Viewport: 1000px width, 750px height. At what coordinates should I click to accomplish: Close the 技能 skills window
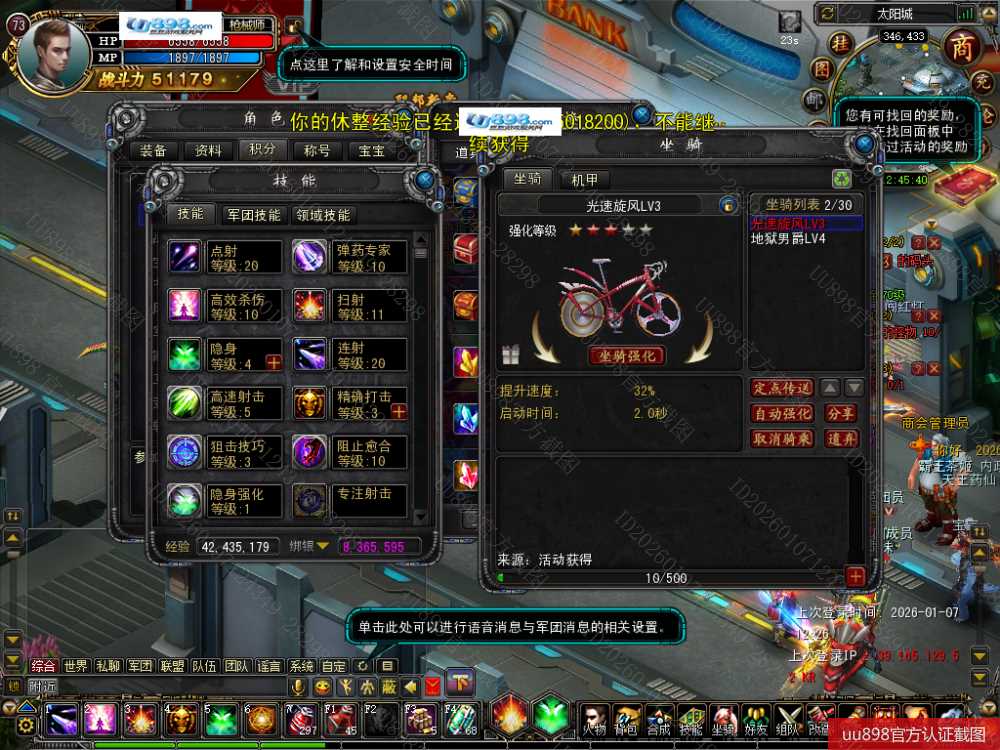point(425,180)
